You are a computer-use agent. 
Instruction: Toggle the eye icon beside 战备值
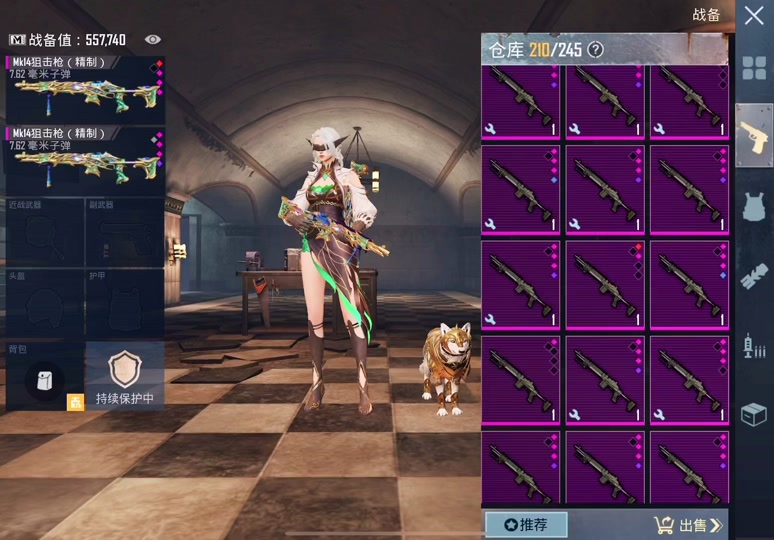(153, 39)
